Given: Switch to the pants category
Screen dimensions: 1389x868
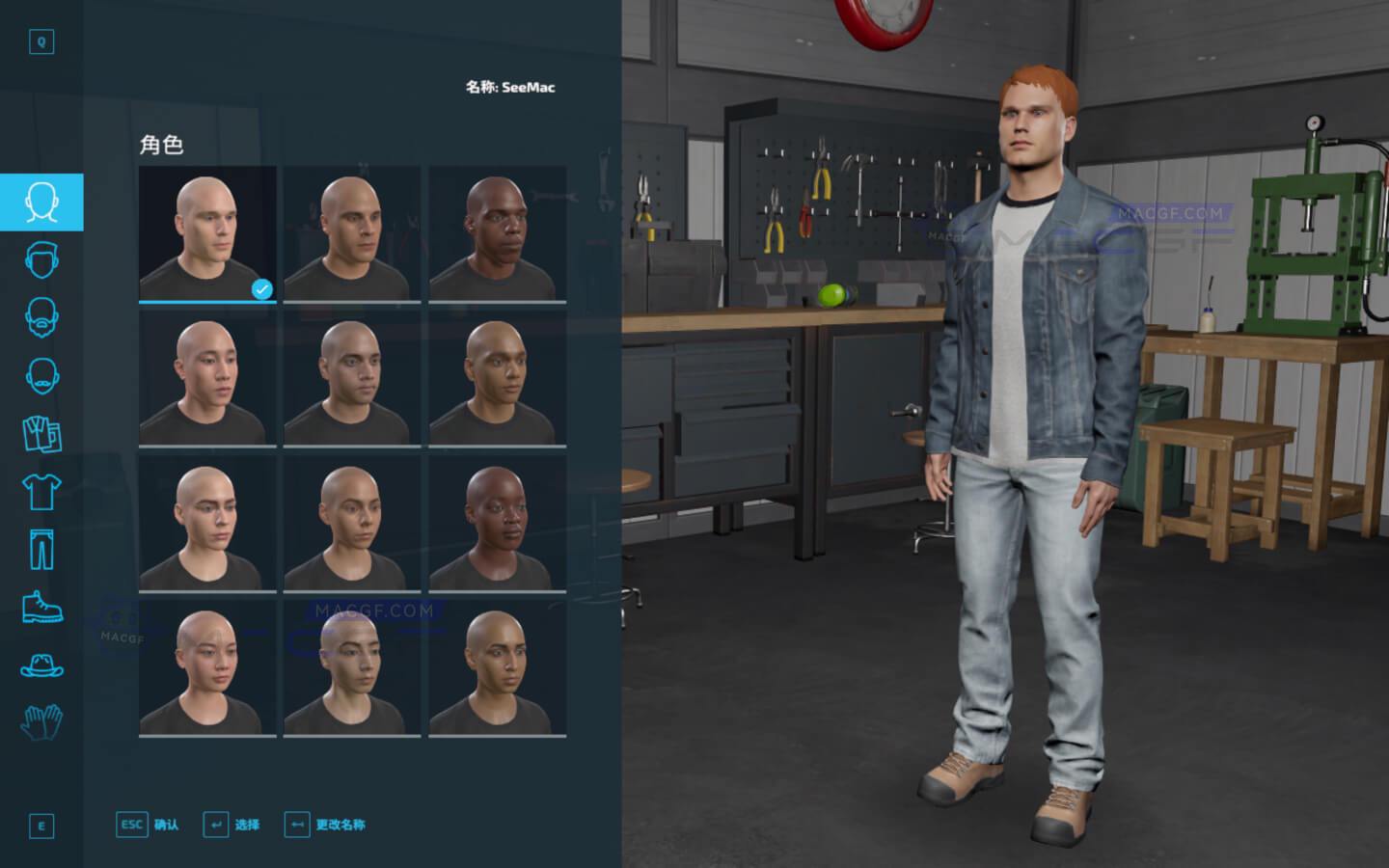Looking at the screenshot, I should (41, 550).
